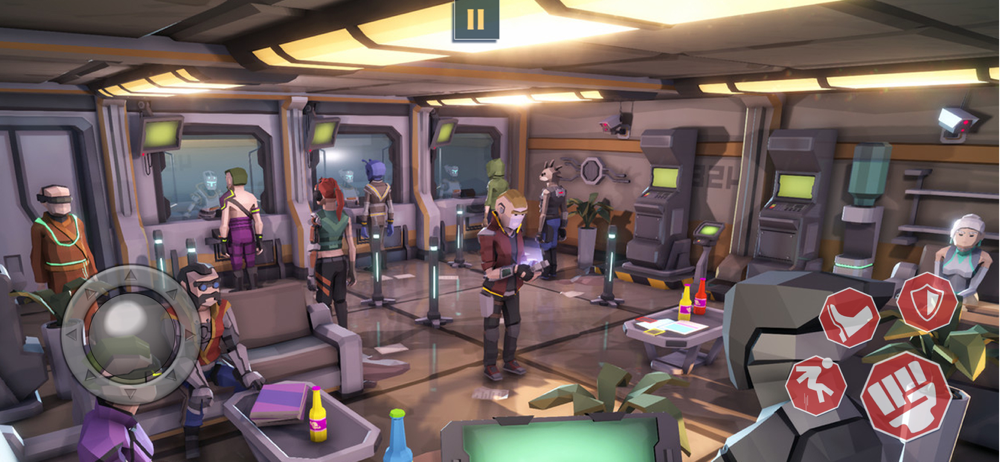Viewport: 1000px width, 462px height.
Task: Pause the game
Action: [x=476, y=19]
